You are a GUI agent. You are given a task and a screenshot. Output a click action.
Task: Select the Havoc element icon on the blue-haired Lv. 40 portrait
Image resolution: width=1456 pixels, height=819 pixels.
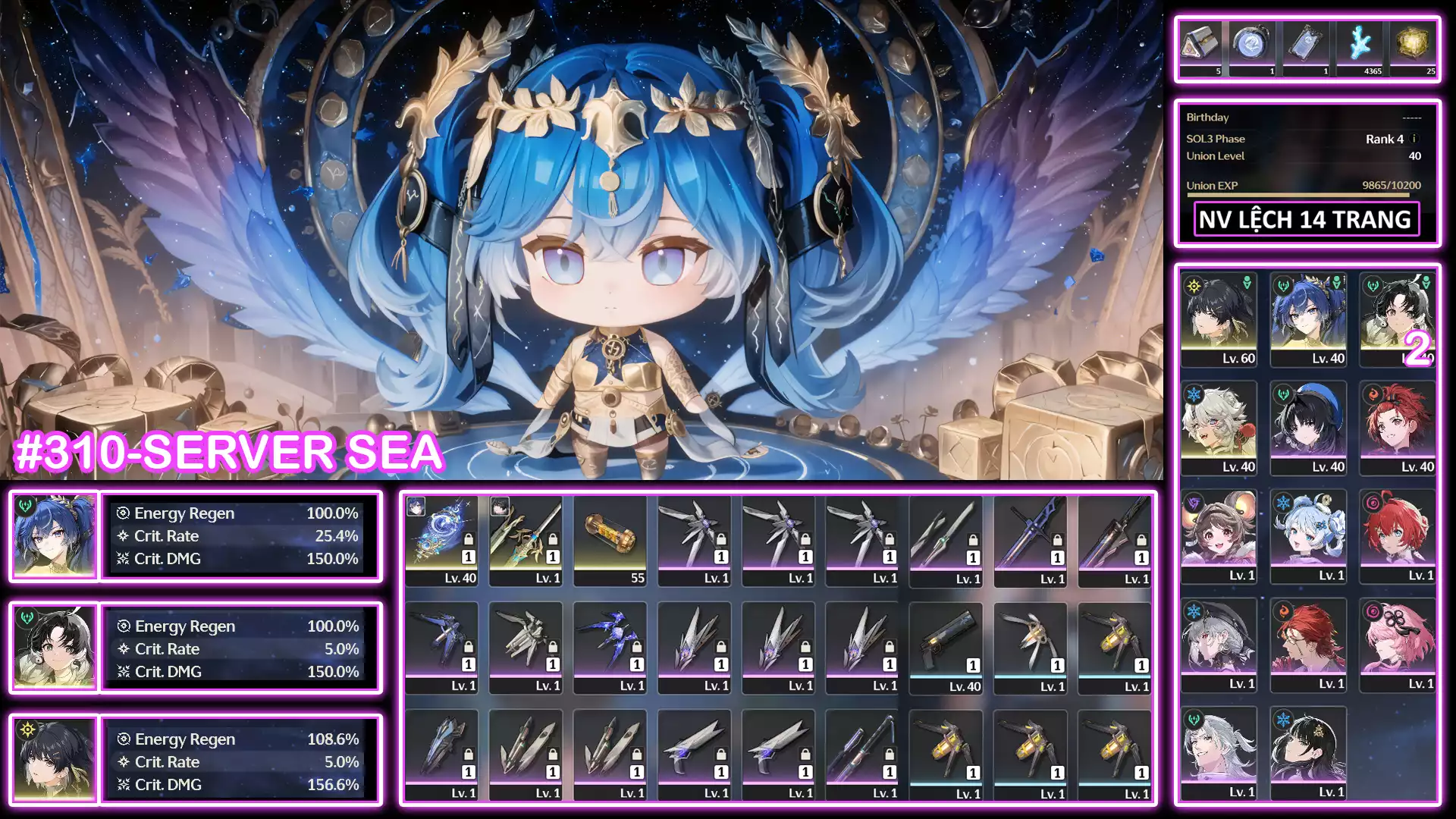tap(1282, 285)
